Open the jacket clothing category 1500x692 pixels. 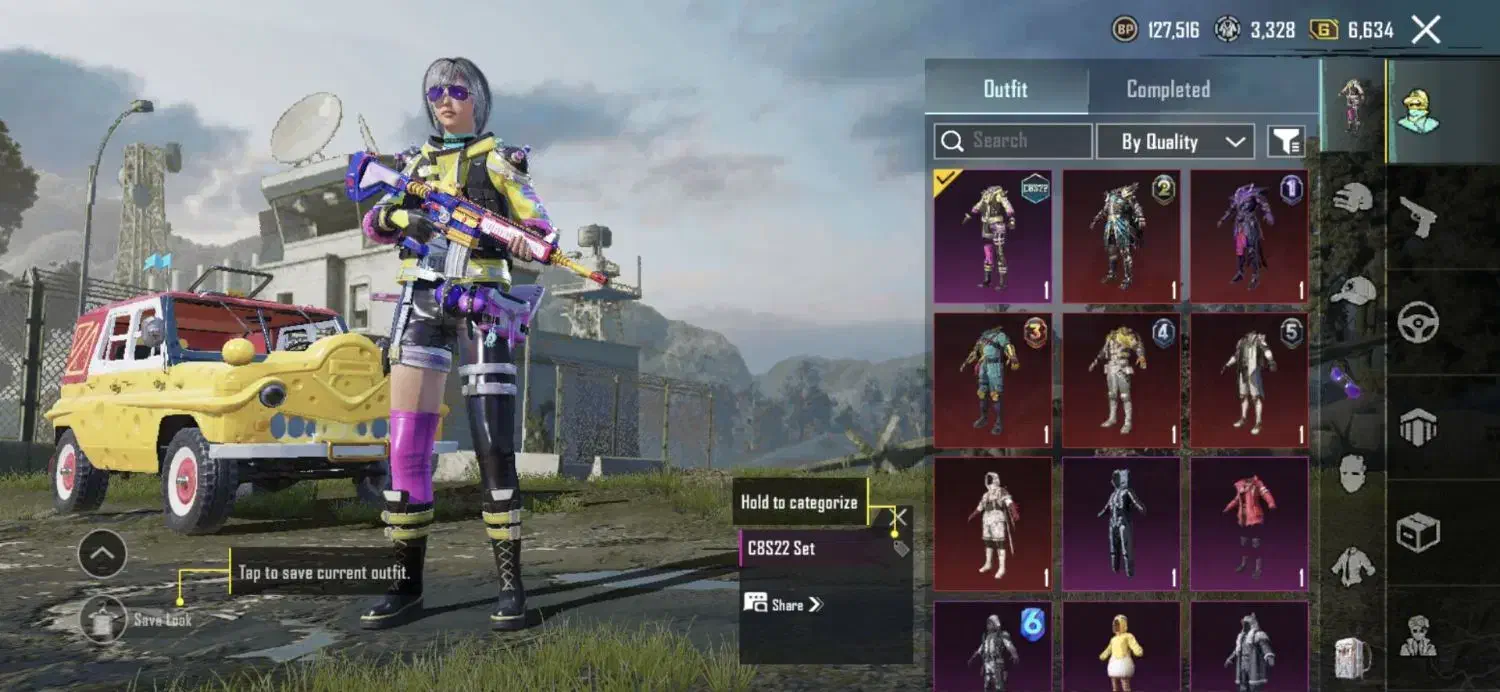point(1352,567)
